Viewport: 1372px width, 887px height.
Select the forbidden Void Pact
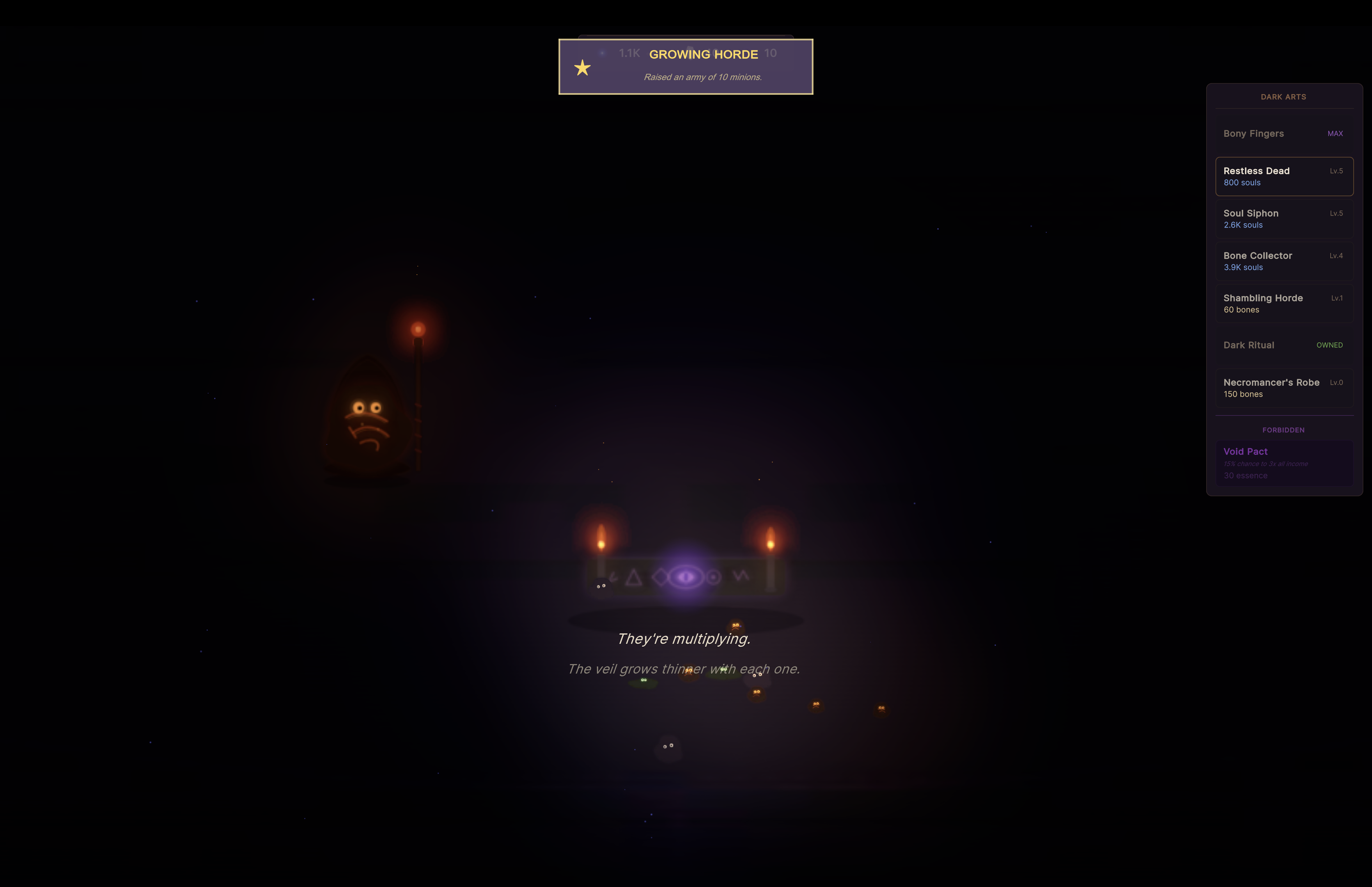point(1283,463)
